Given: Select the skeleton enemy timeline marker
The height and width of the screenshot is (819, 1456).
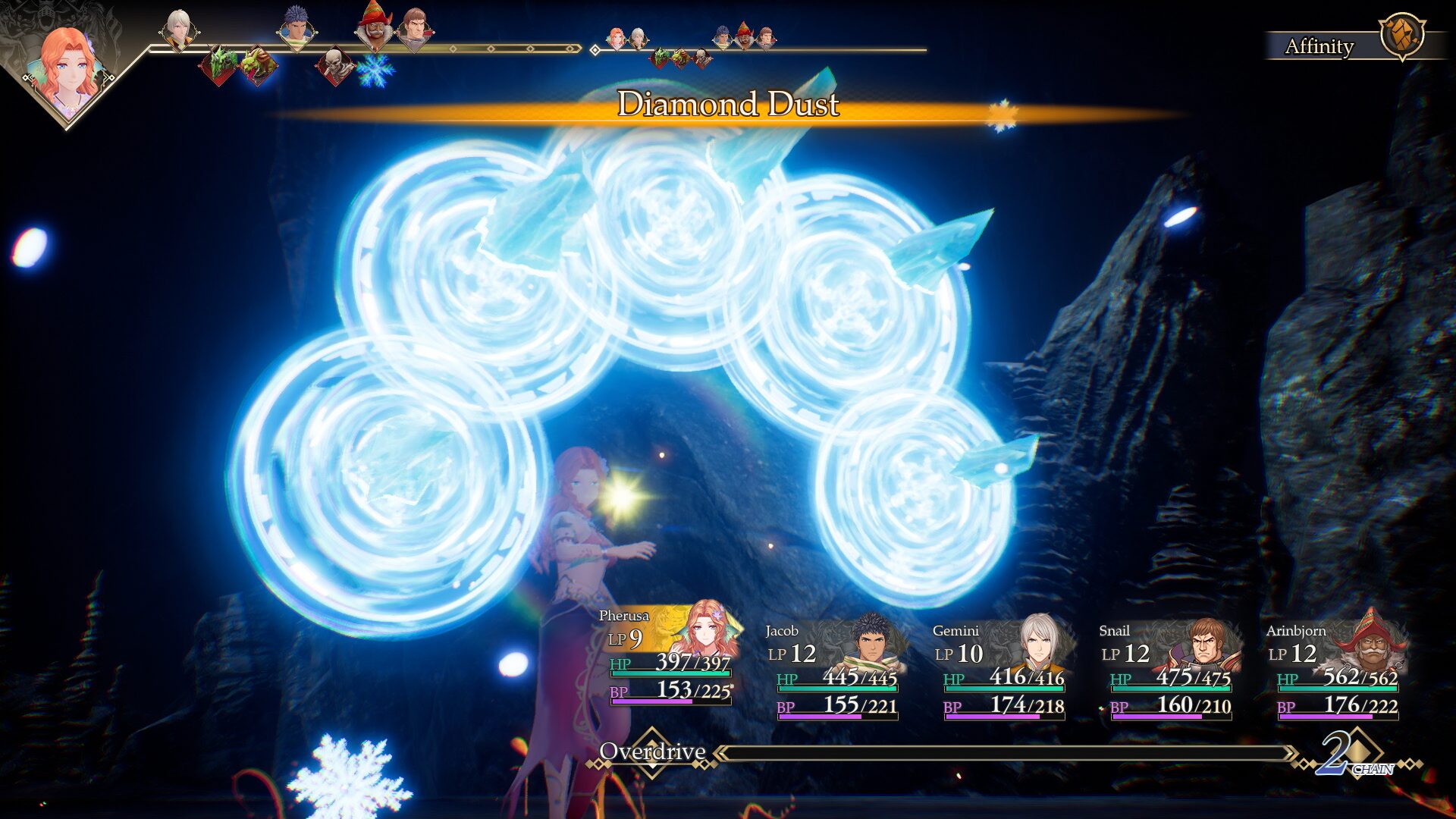Looking at the screenshot, I should [x=334, y=65].
